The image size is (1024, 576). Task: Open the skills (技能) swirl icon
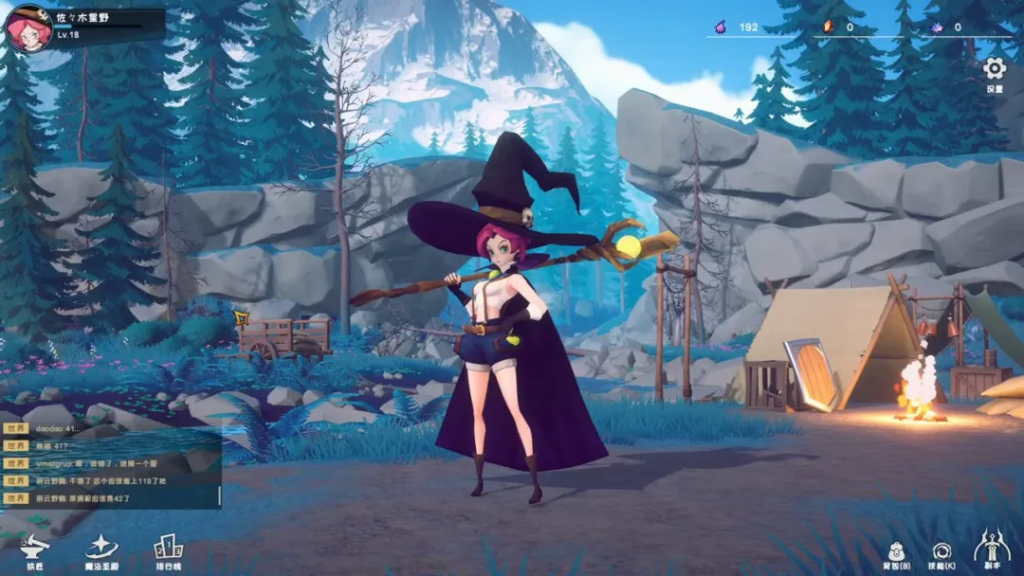pos(941,551)
